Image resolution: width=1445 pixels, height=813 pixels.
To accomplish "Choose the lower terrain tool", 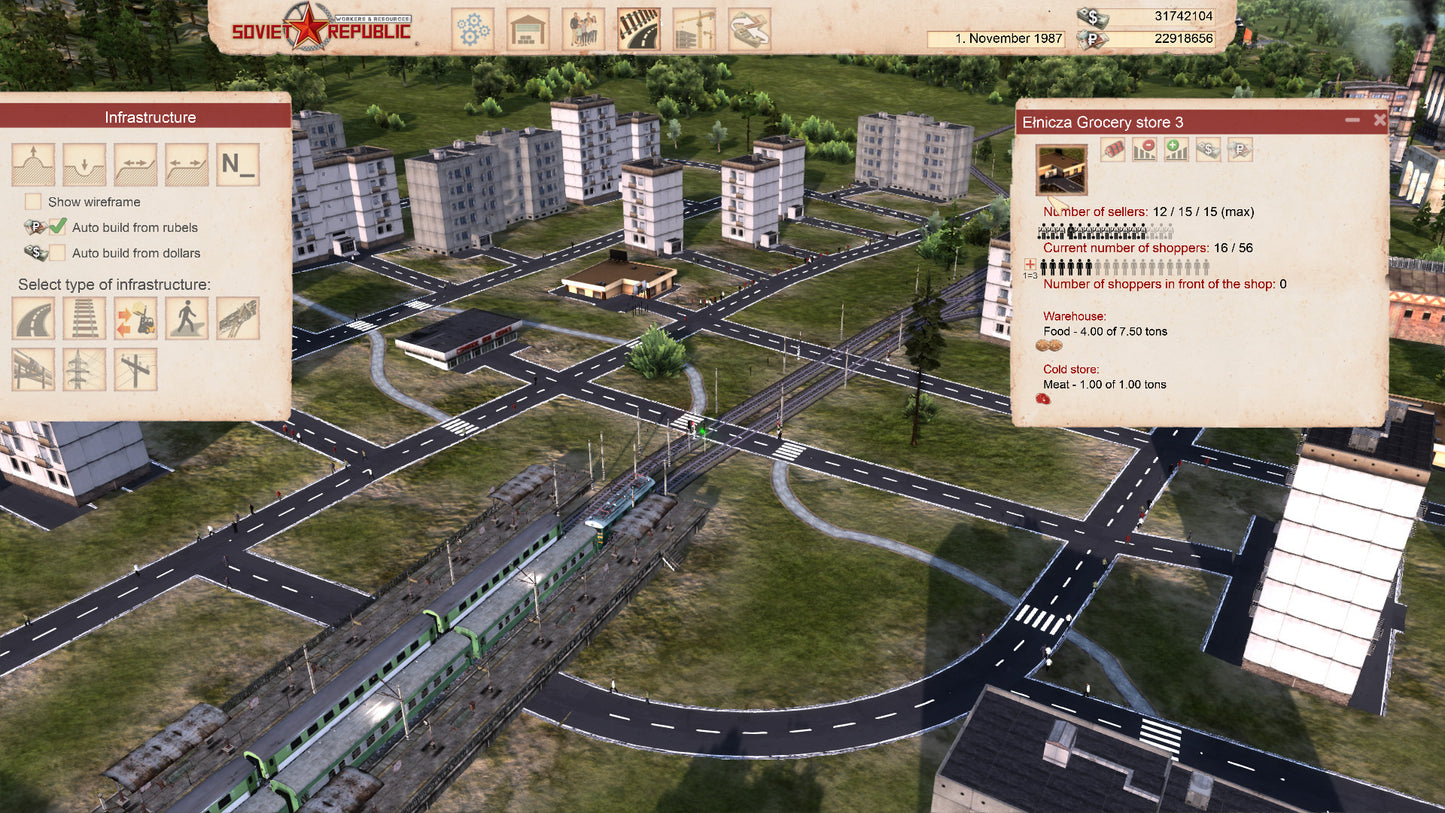I will pos(84,165).
